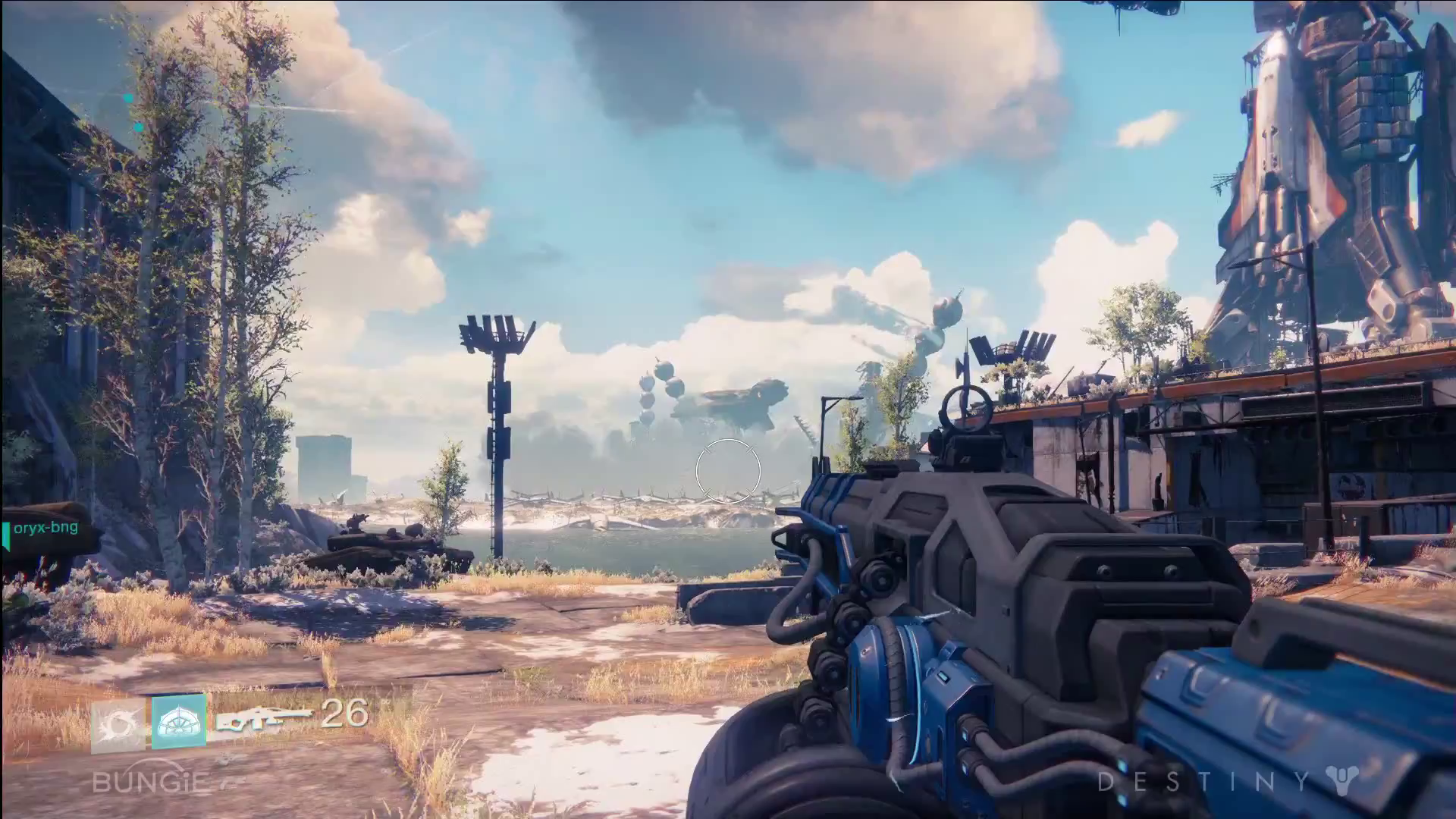The image size is (1456, 819).
Task: Click the teal bar beside oryx-bng nameplate
Action: pyautogui.click(x=6, y=532)
